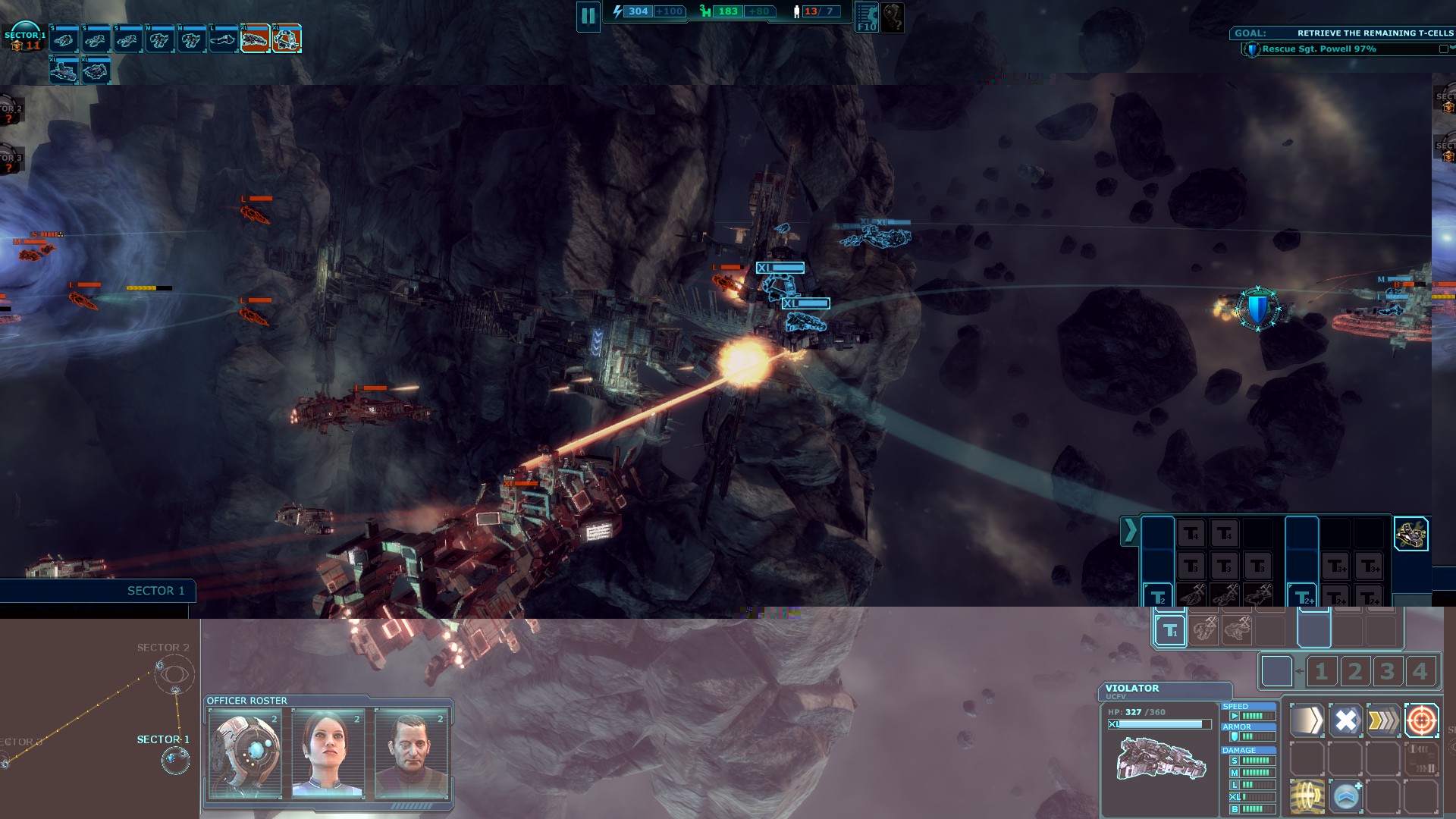Collapse the build panel with the arrow tab
The height and width of the screenshot is (819, 1456).
[x=1130, y=531]
